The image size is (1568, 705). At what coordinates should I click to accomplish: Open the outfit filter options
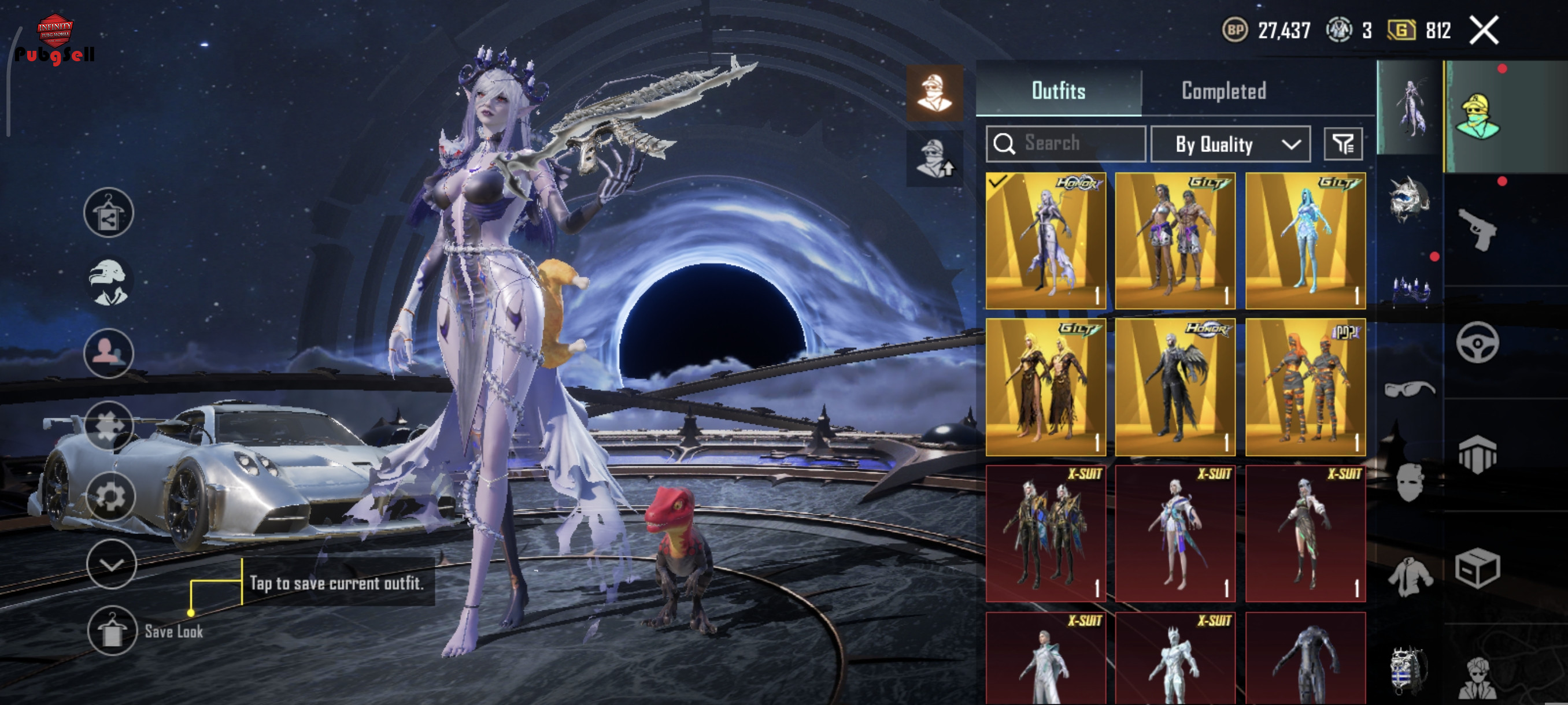point(1343,144)
